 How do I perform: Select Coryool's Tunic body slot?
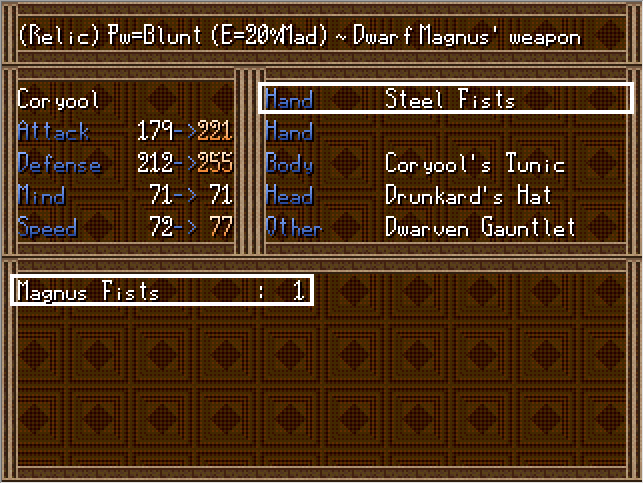click(446, 164)
